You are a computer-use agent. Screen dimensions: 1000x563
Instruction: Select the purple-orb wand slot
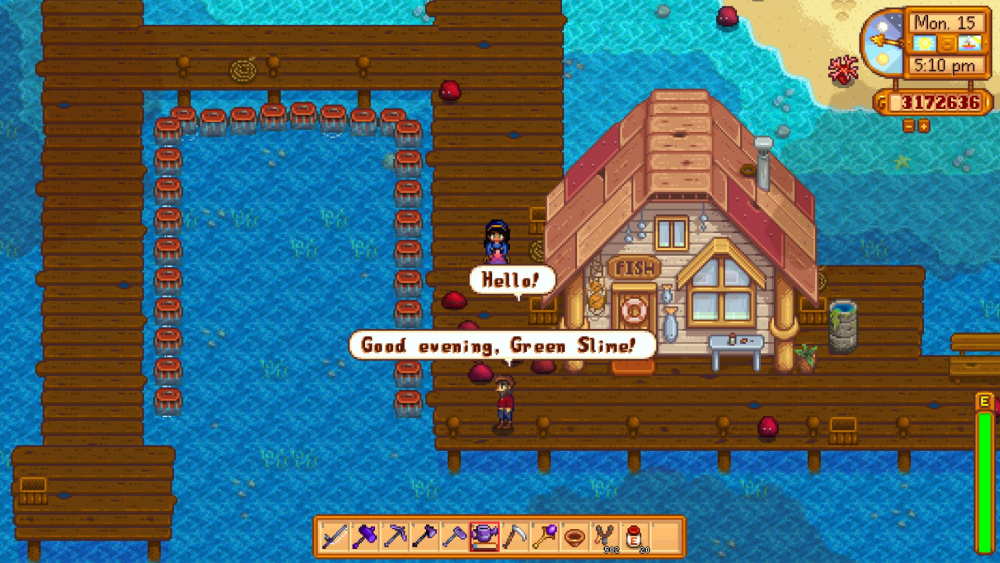[x=545, y=537]
